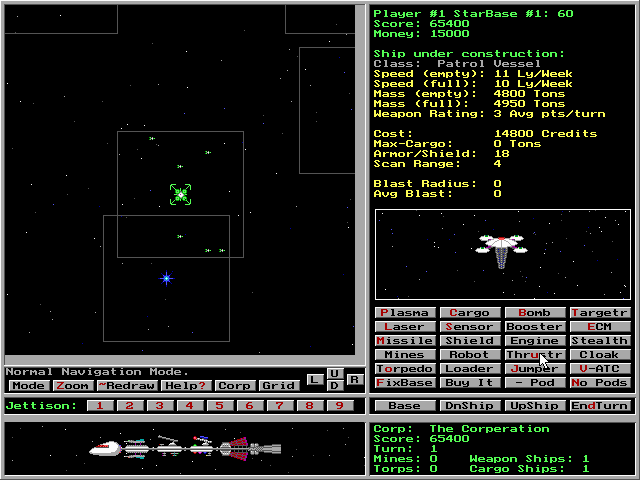The width and height of the screenshot is (640, 480).
Task: Add a Plasma weapon pod
Action: point(404,313)
